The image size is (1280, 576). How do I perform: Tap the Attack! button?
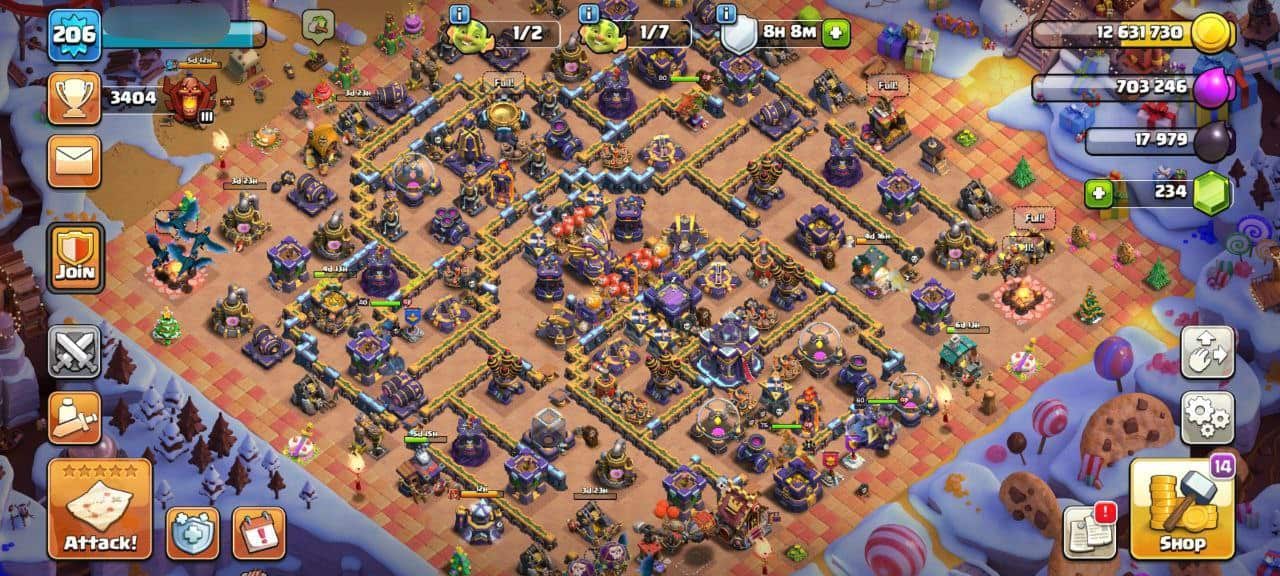point(100,509)
